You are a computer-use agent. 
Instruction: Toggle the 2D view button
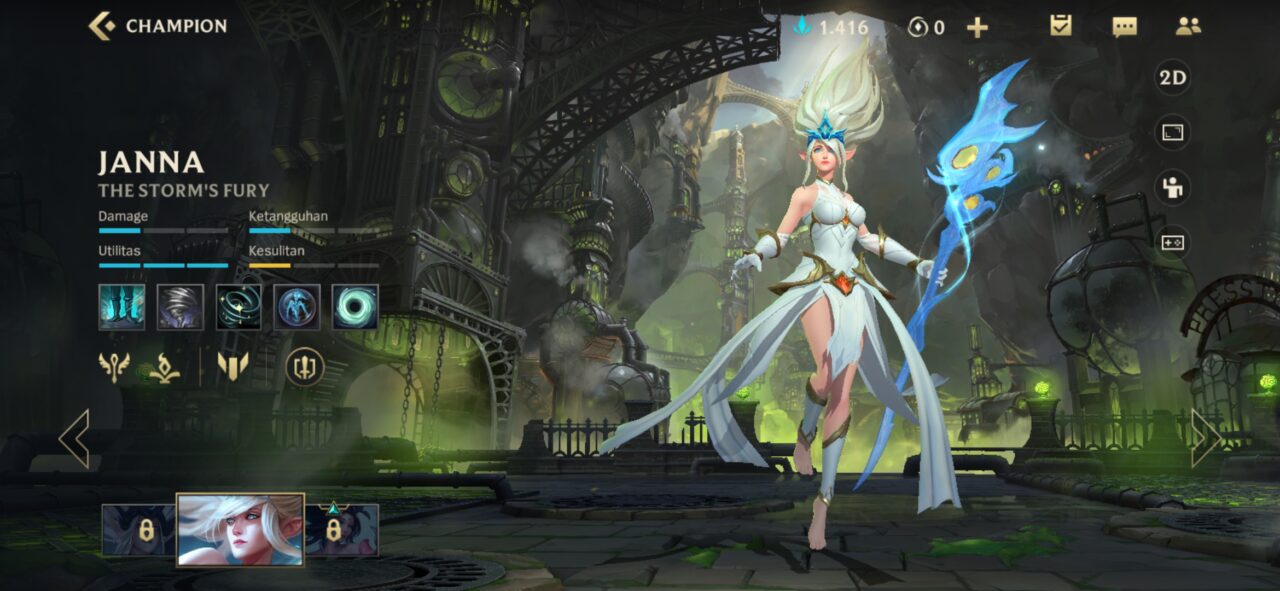click(x=1172, y=77)
